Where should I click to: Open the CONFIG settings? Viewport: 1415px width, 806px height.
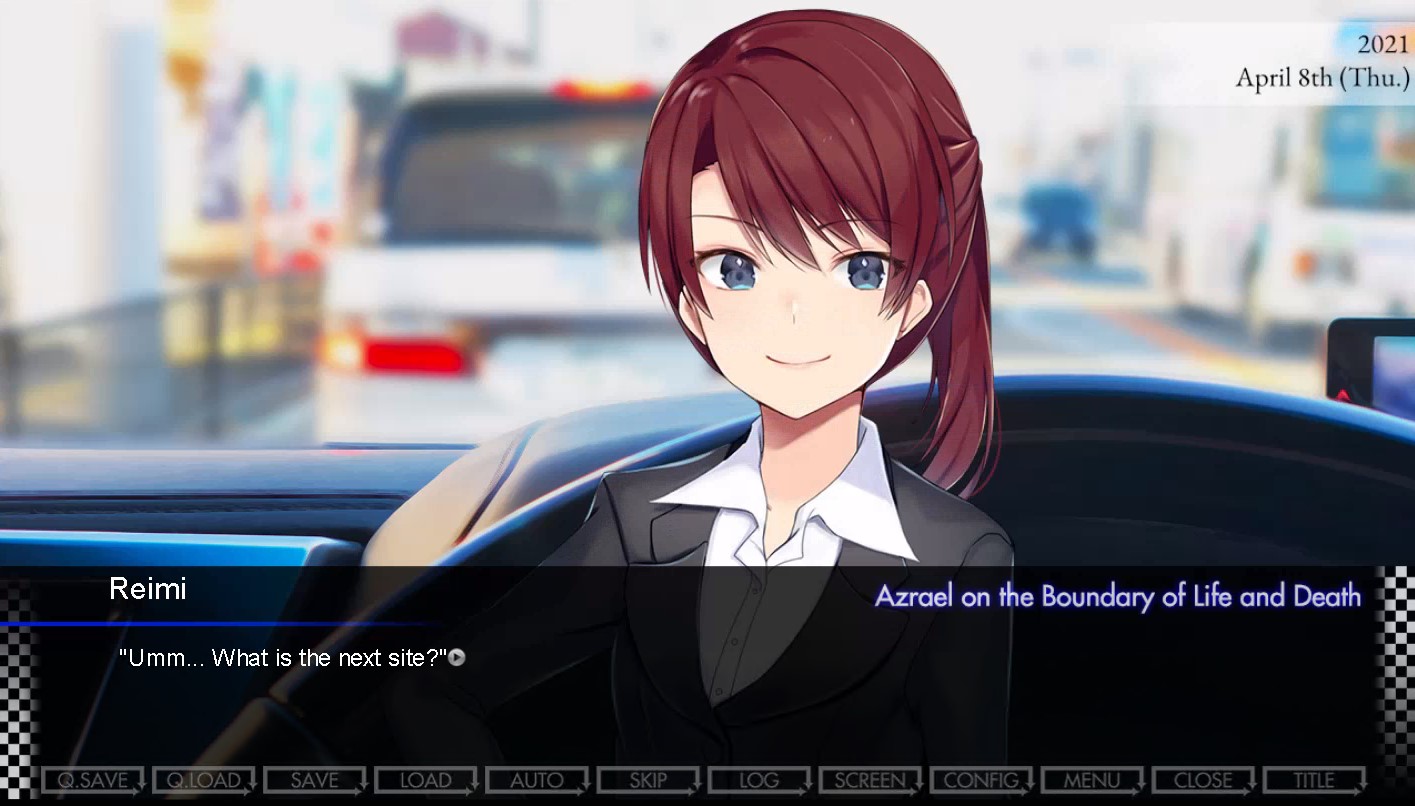pos(981,780)
